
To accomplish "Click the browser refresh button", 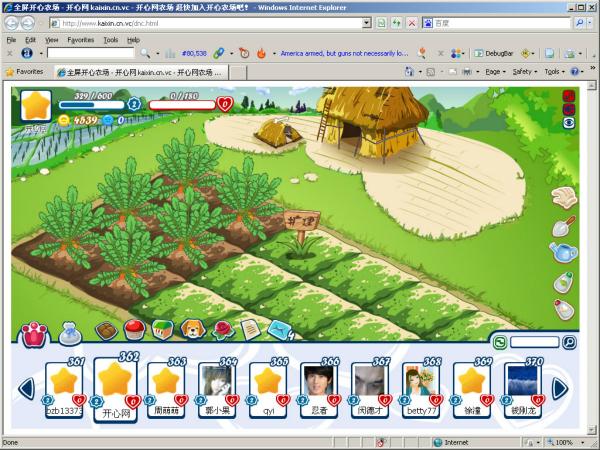I will [396, 22].
